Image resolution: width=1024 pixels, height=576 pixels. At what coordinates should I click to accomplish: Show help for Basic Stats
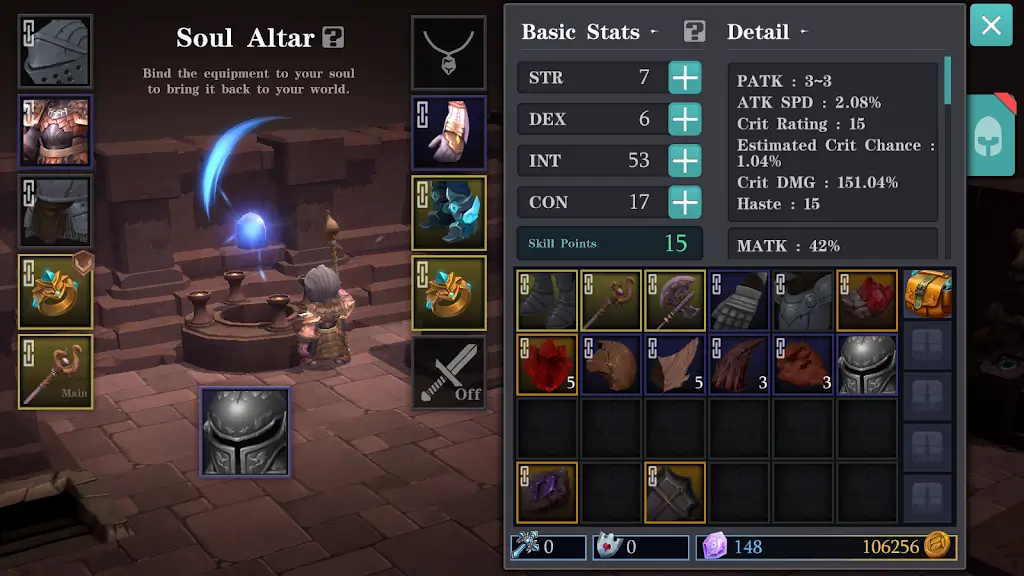coord(695,32)
